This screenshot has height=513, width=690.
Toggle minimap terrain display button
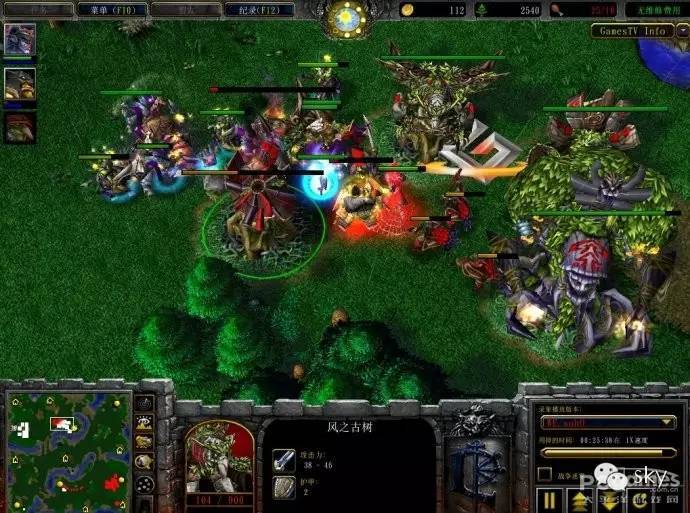click(145, 424)
